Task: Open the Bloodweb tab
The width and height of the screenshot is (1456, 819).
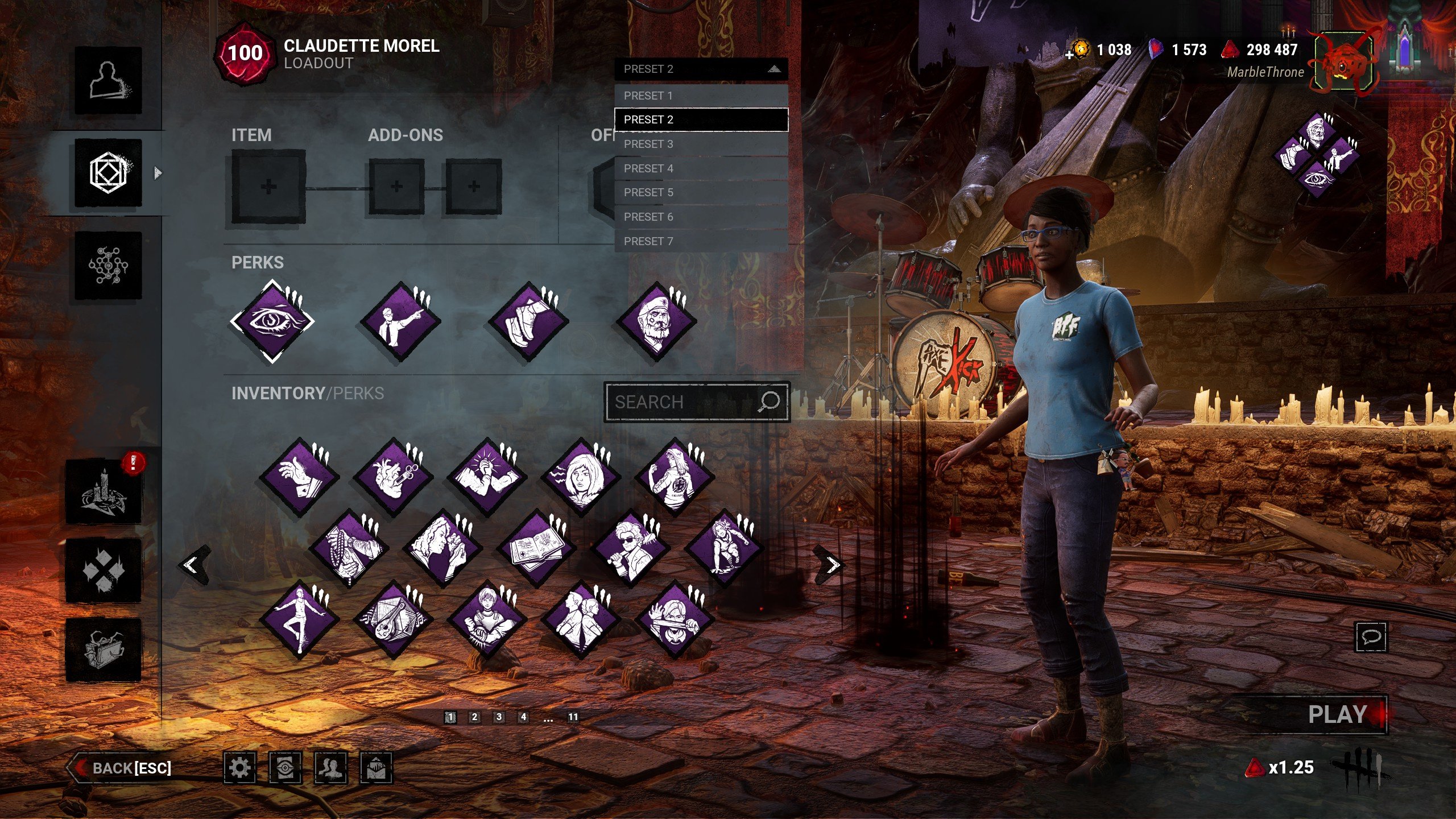Action: click(x=108, y=265)
